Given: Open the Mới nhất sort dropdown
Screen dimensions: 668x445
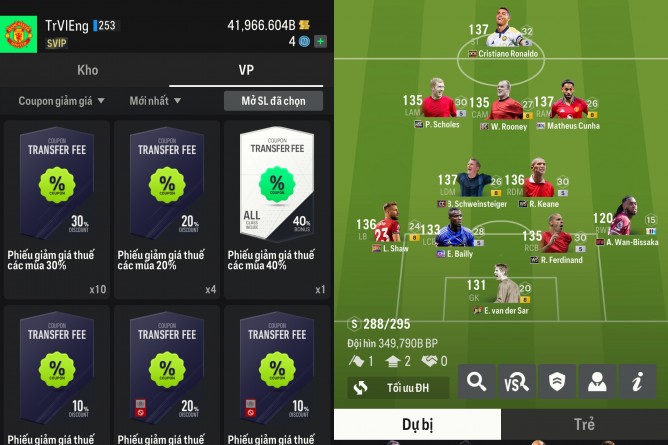Looking at the screenshot, I should pos(155,101).
